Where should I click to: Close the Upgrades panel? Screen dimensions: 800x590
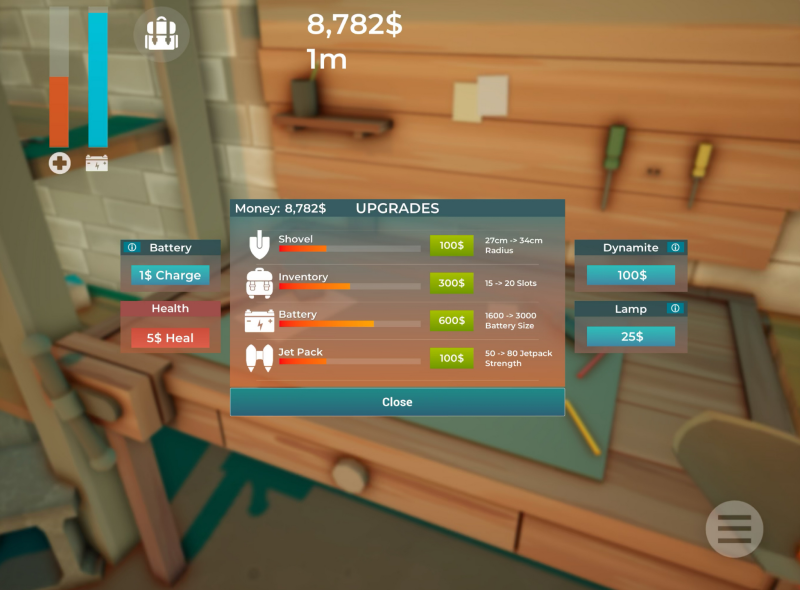click(x=397, y=402)
